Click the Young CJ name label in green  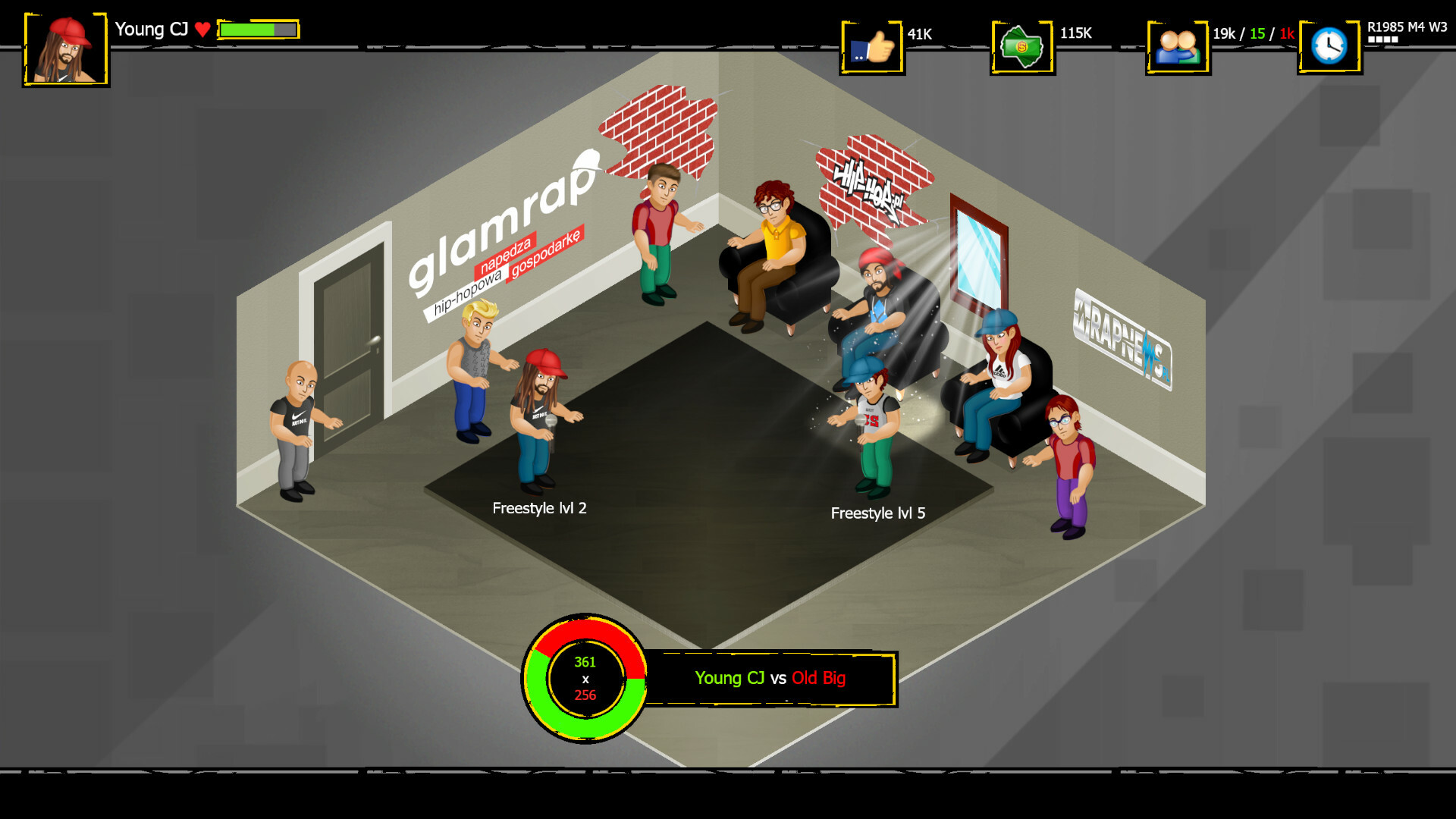point(729,679)
